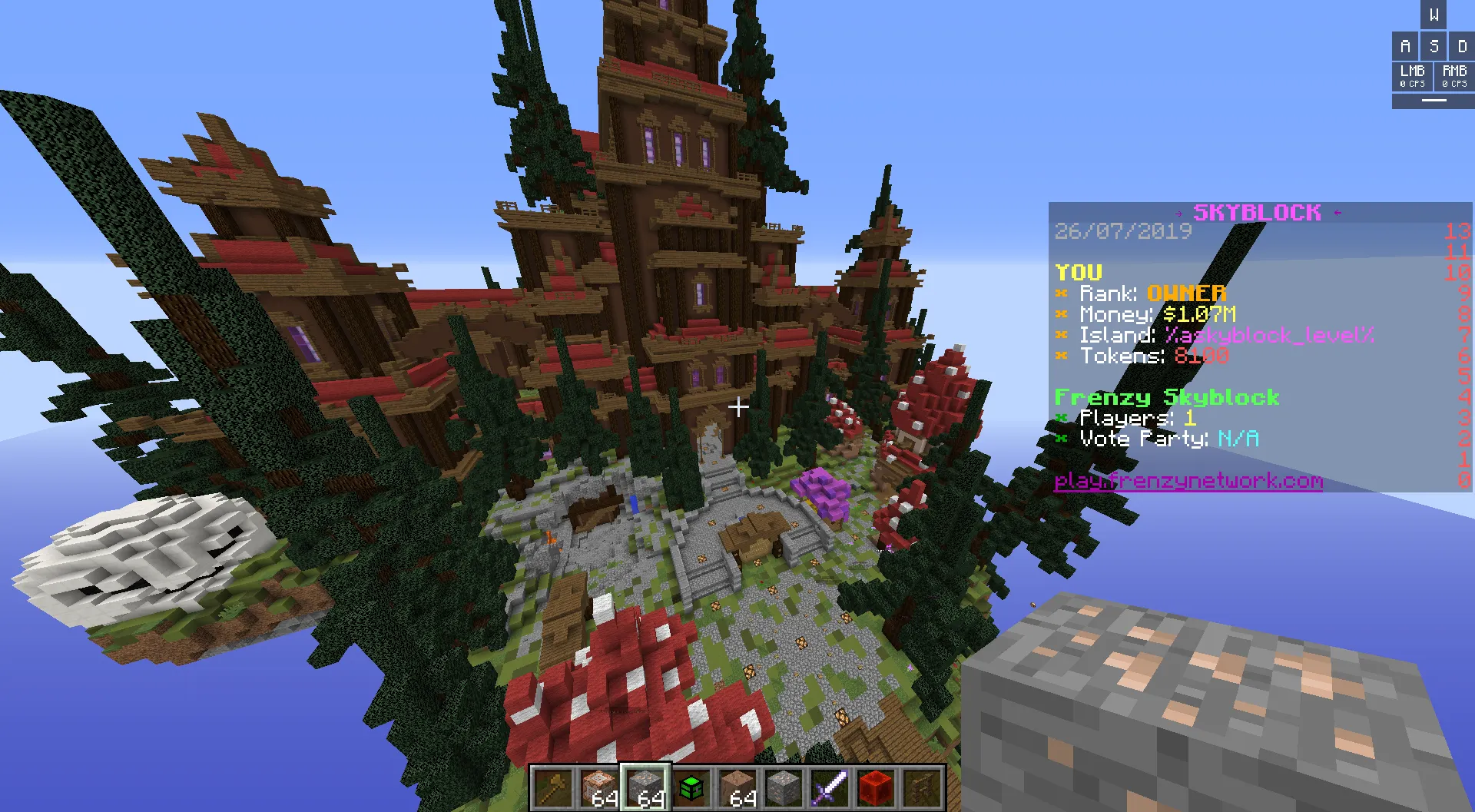Select the red block hotbar slot
Image resolution: width=1475 pixels, height=812 pixels.
point(876,787)
